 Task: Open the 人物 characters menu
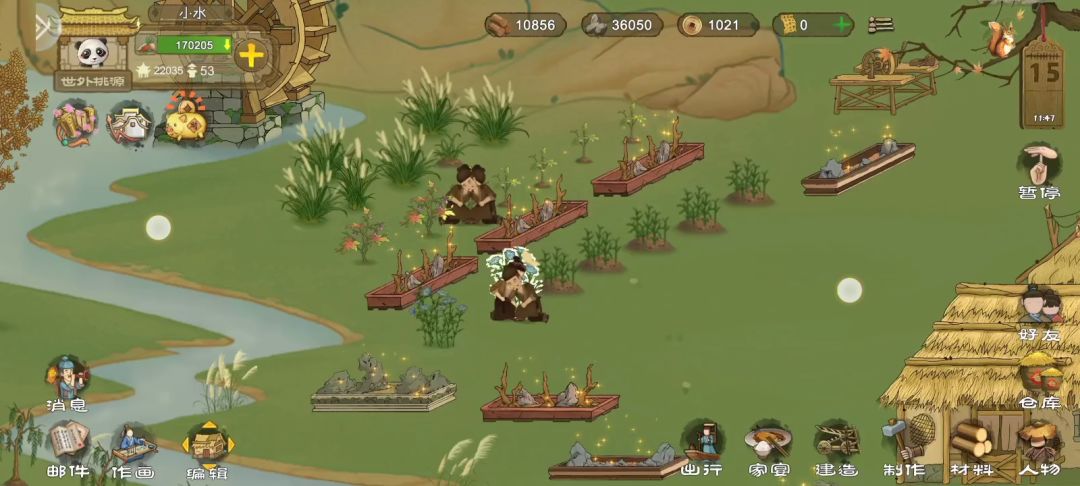1039,446
